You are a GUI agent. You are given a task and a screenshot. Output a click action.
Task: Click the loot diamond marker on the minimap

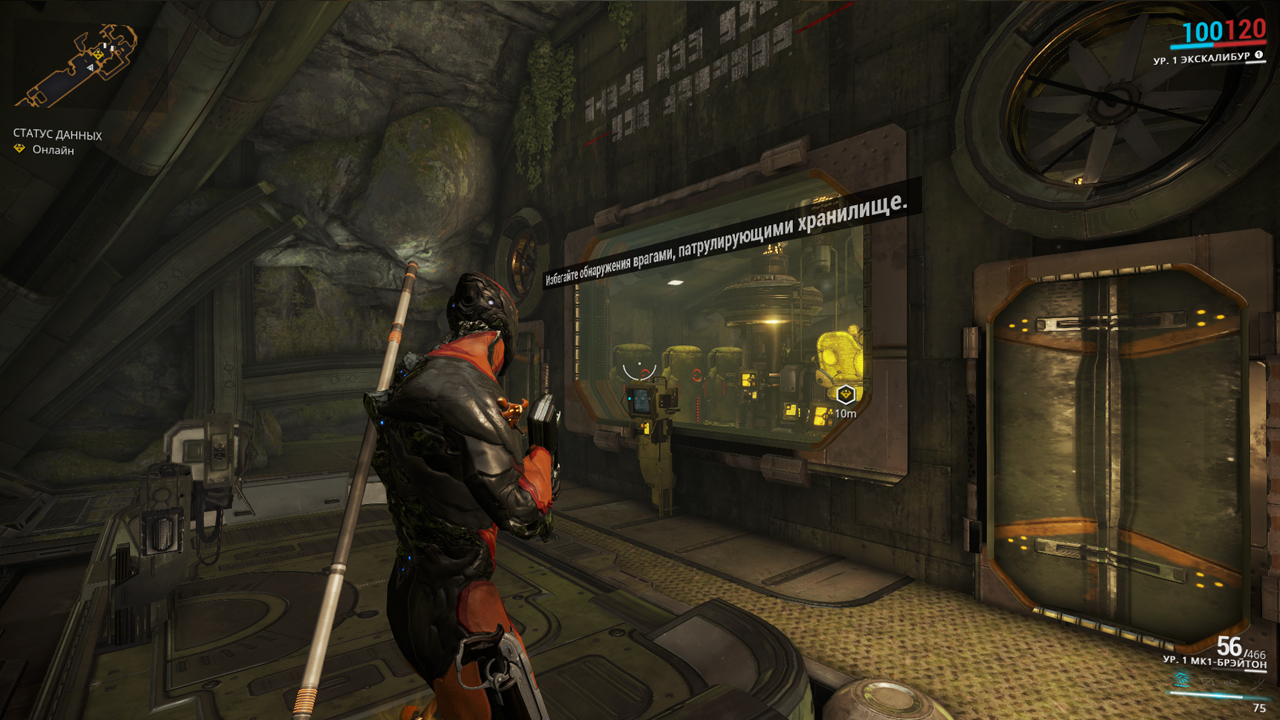[x=98, y=54]
